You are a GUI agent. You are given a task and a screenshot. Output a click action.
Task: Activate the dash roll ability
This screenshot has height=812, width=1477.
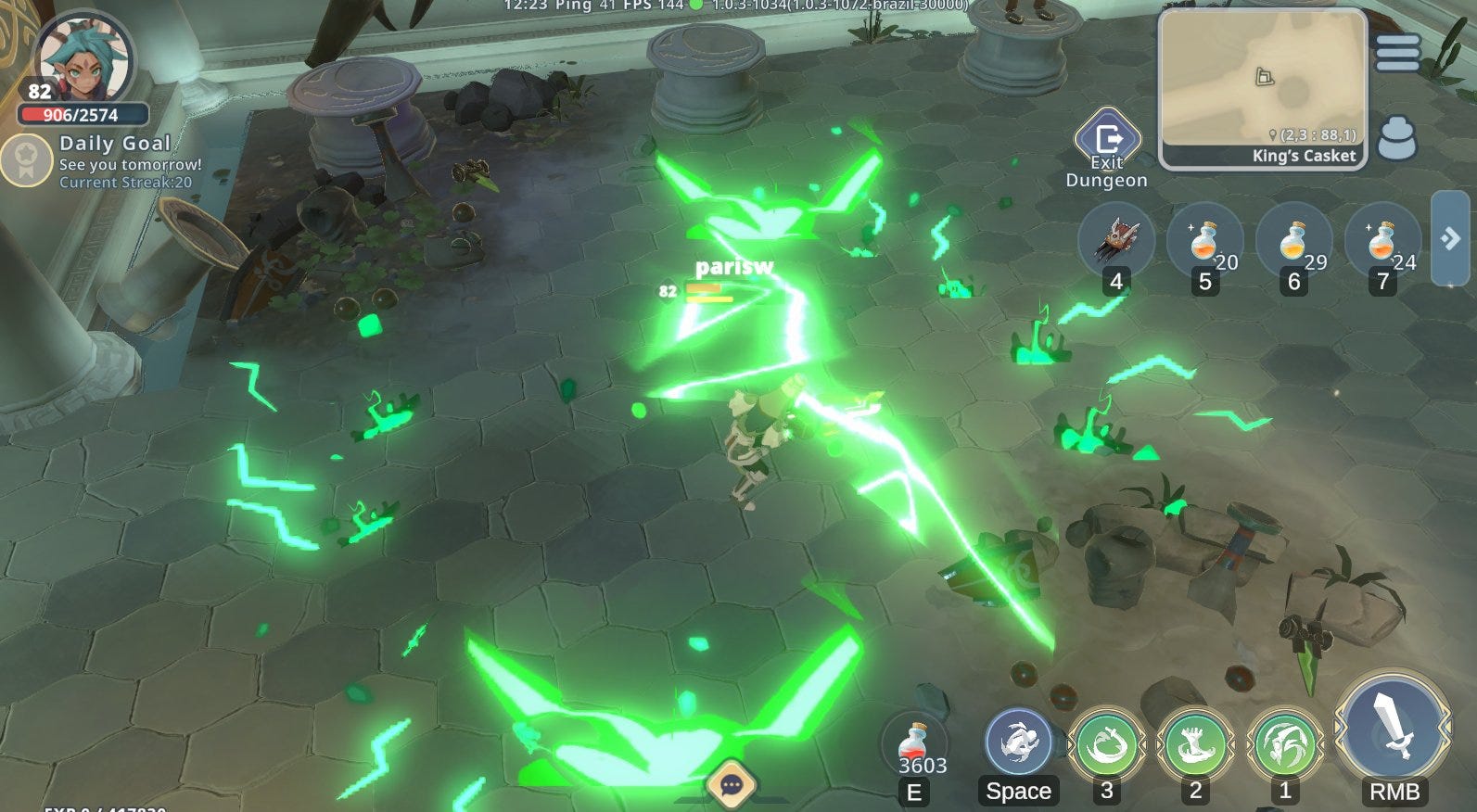pos(1018,743)
